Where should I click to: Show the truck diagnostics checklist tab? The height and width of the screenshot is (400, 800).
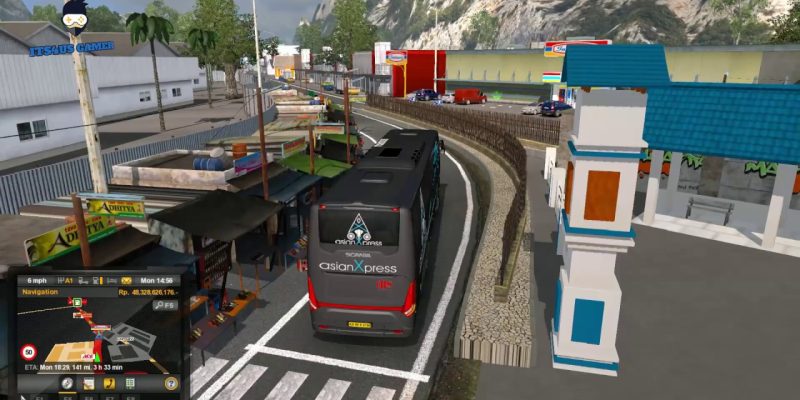tap(128, 383)
